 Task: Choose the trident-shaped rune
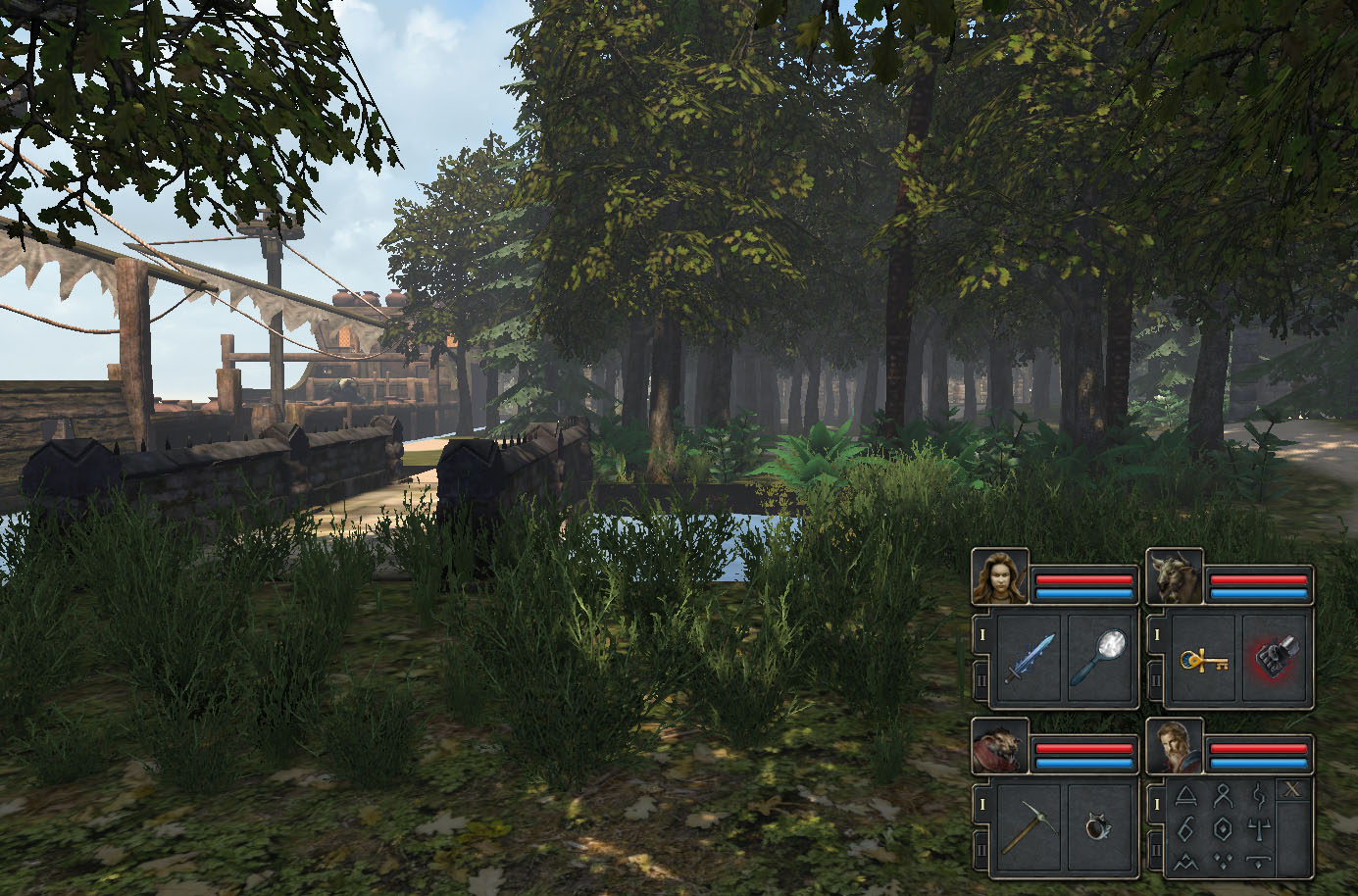[x=1259, y=829]
